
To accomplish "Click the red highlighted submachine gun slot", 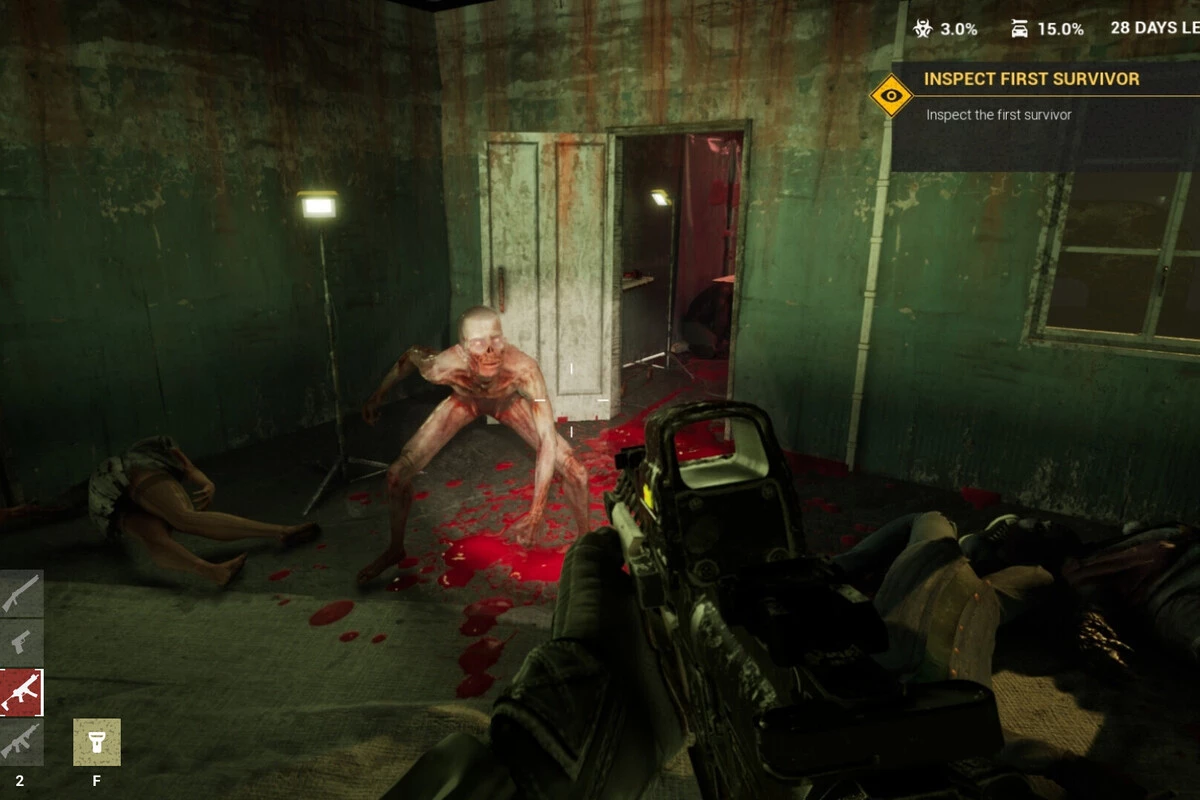I will click(x=21, y=692).
